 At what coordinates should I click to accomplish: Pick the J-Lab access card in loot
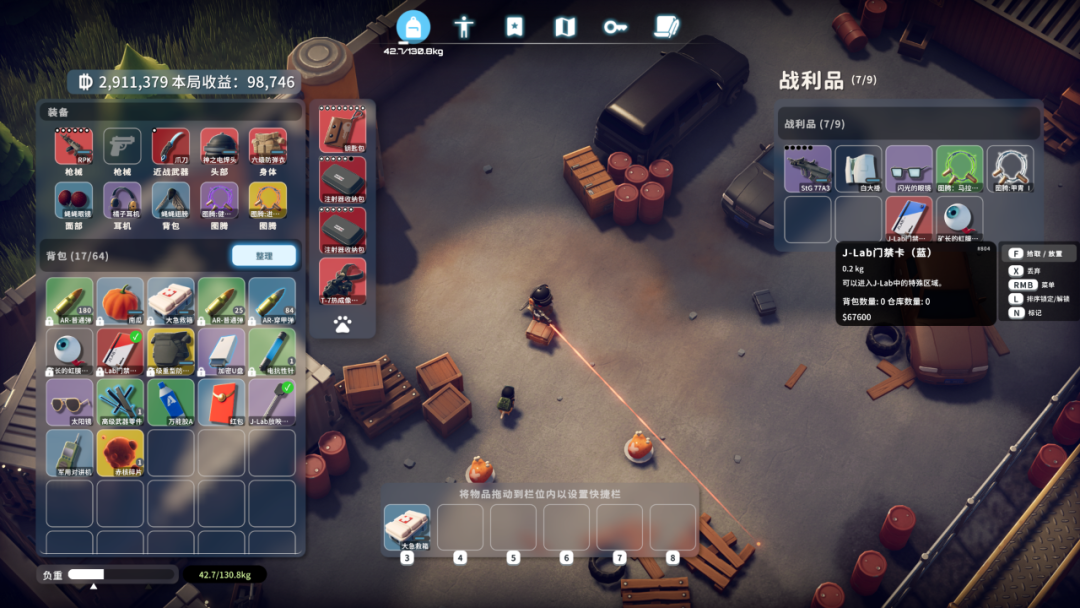909,219
